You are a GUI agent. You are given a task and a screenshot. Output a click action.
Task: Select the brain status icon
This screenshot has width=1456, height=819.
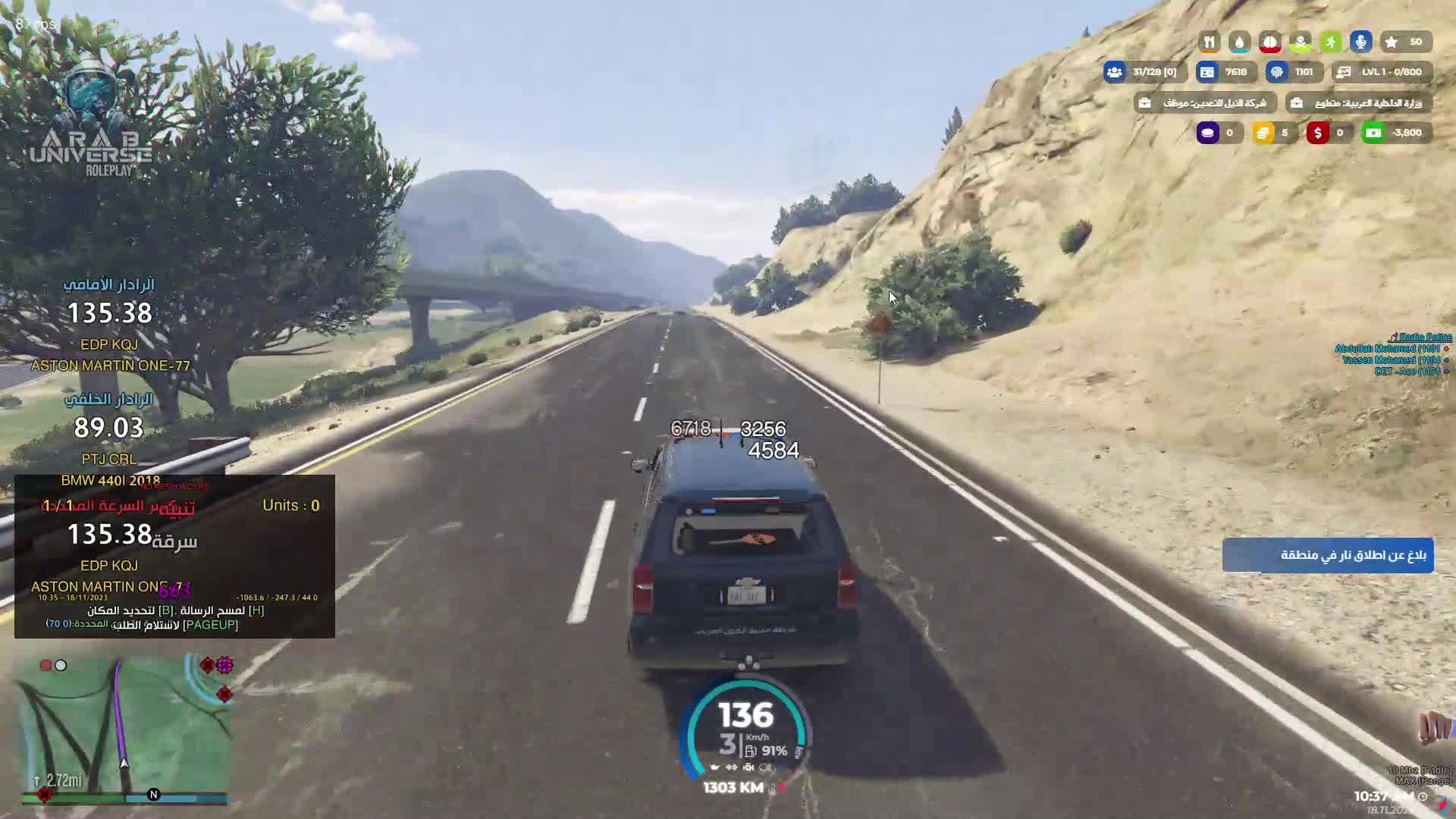pyautogui.click(x=1269, y=42)
